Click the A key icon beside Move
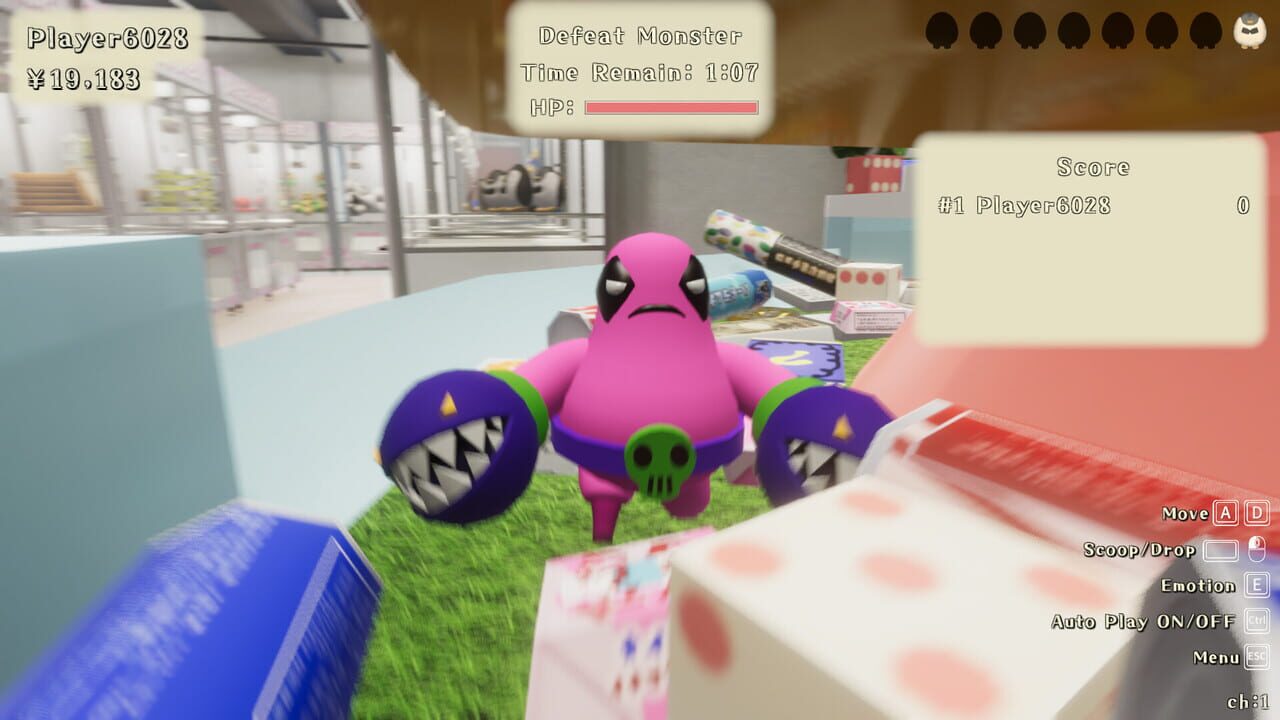 (1224, 514)
